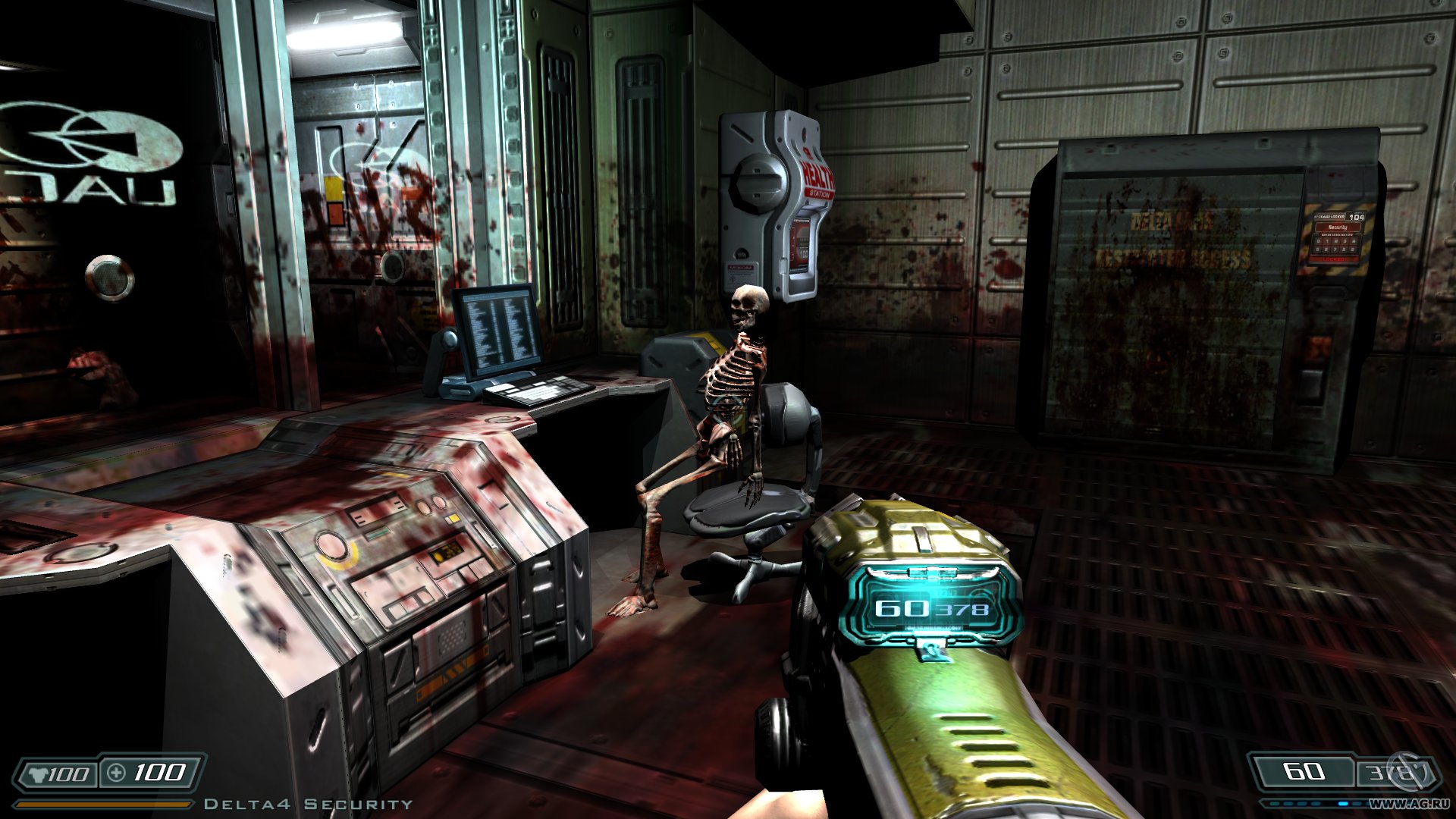Click the locker number 104 display
Screen dimensions: 1456x819
[1356, 217]
